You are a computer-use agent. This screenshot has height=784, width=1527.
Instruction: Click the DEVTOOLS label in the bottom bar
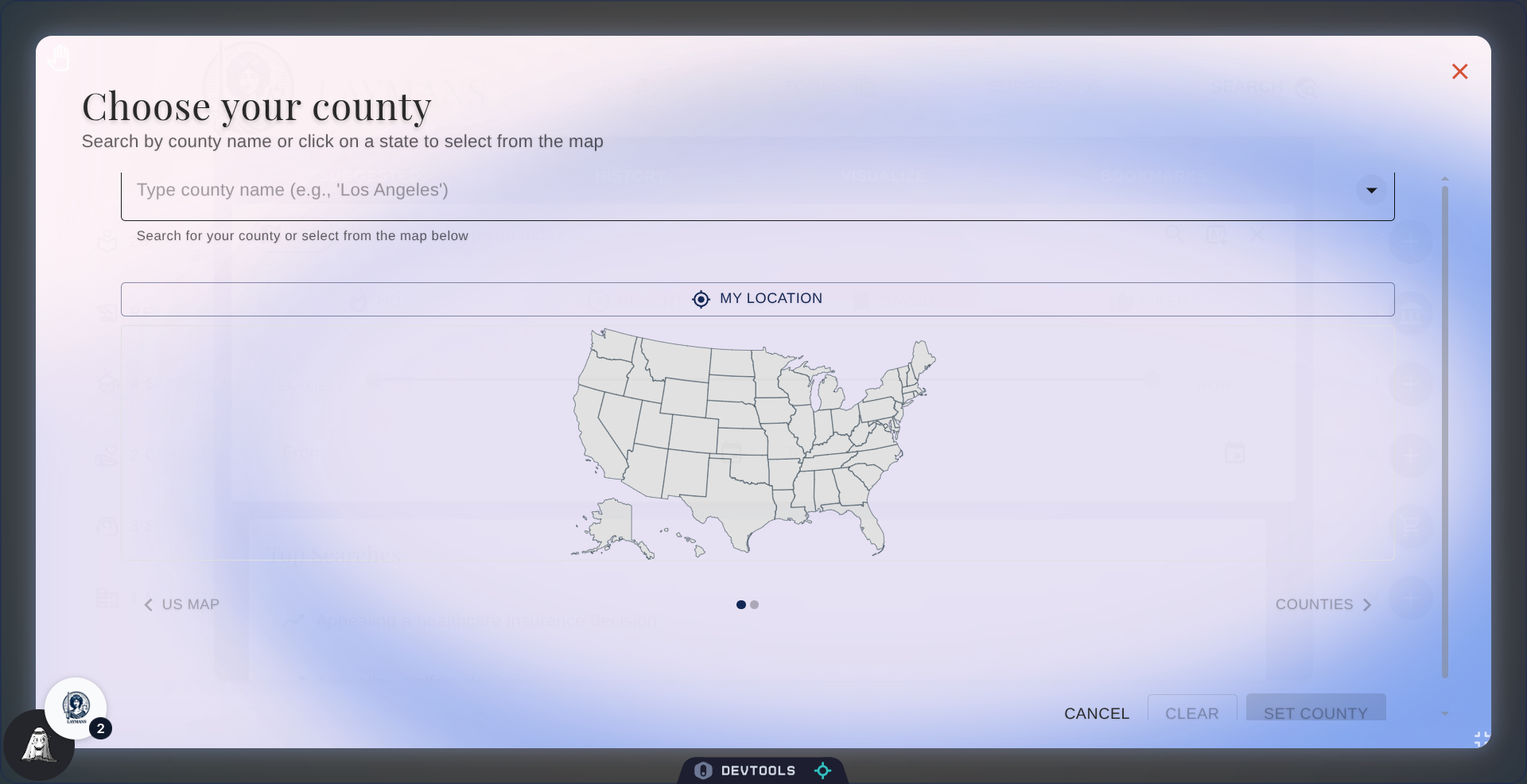(760, 770)
